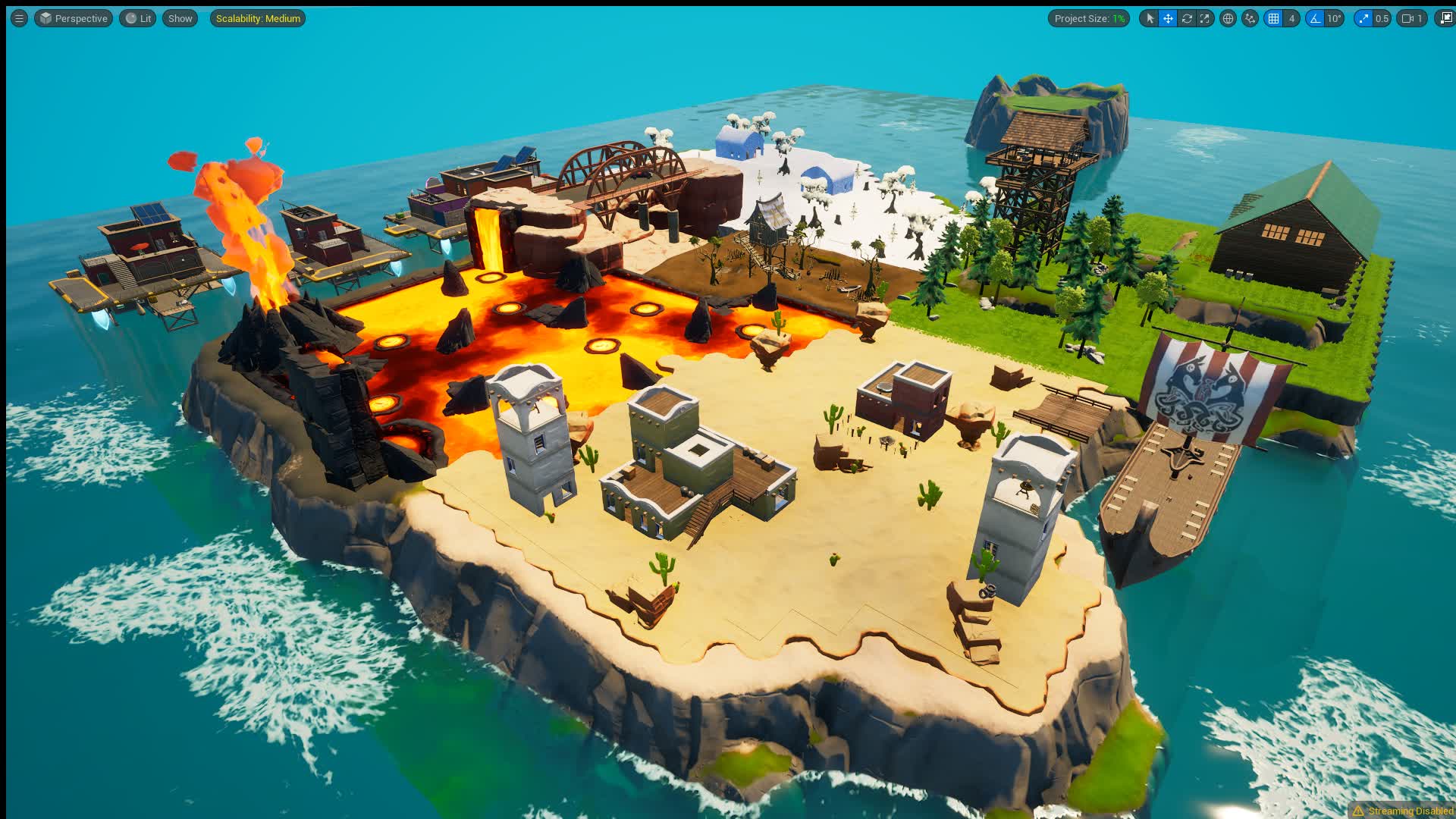Select the Move tool
The width and height of the screenshot is (1456, 819).
(1167, 18)
